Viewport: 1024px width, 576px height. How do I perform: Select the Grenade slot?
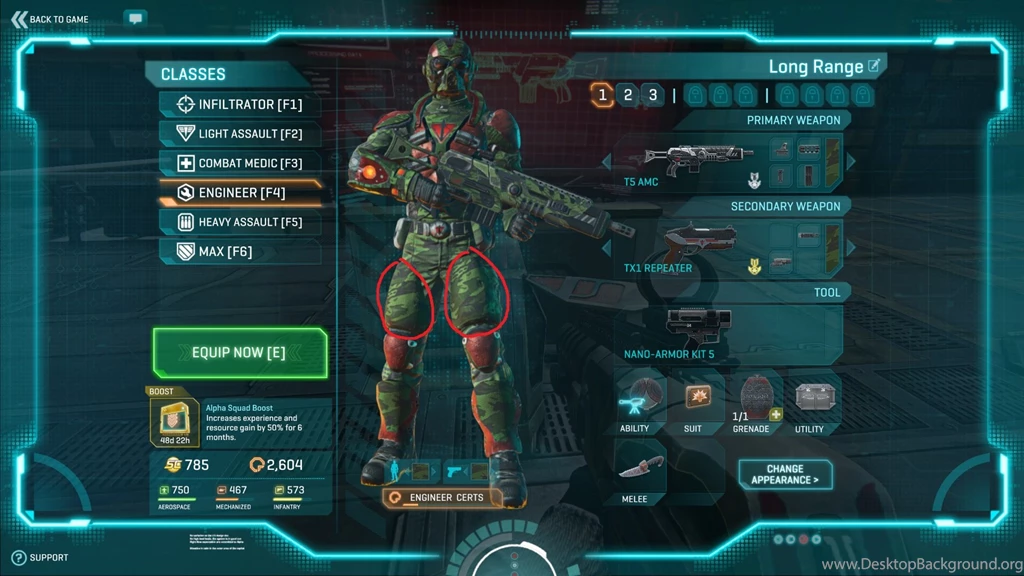click(x=754, y=400)
